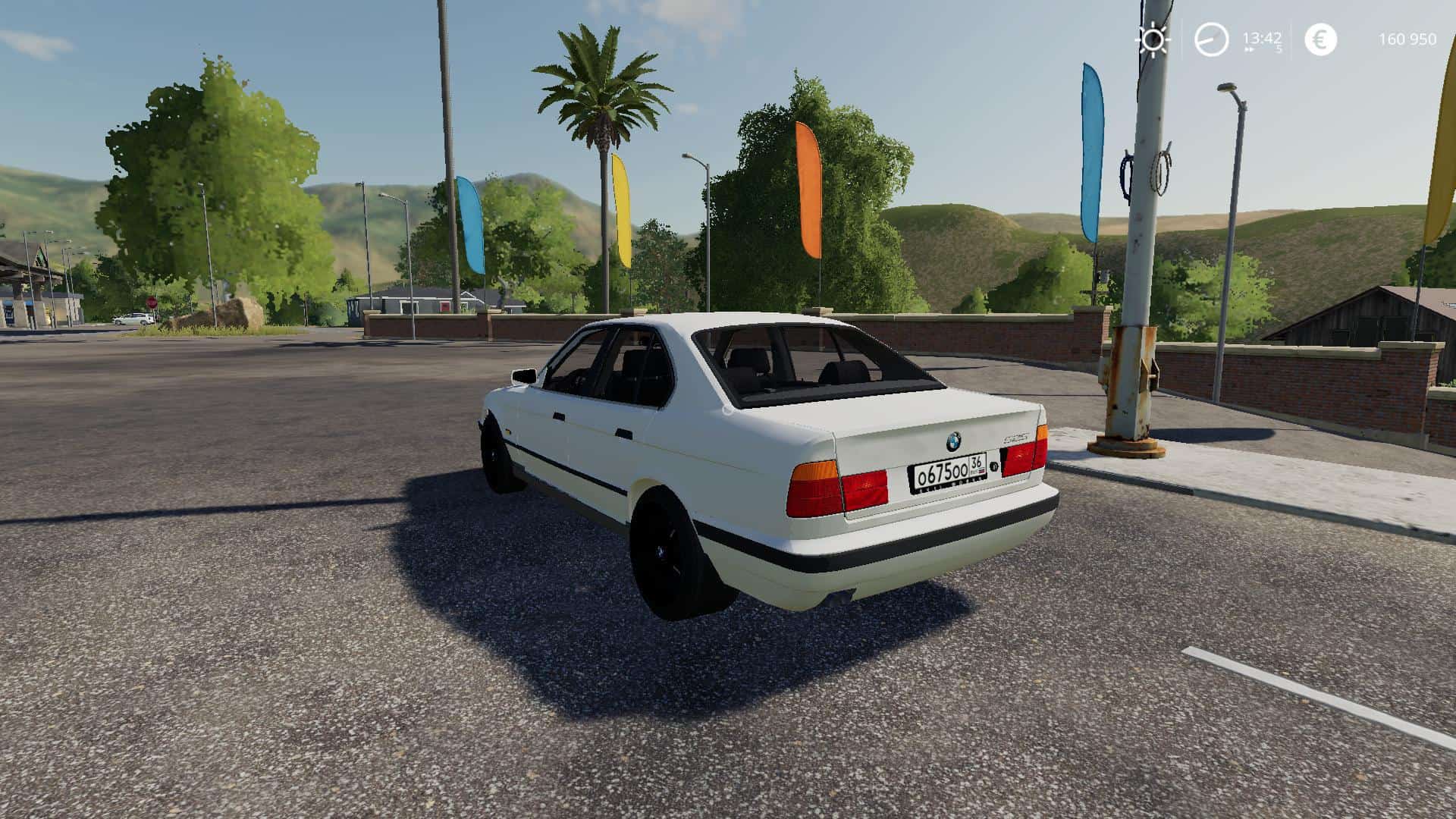Select the game clock icon
Image resolution: width=1456 pixels, height=819 pixels.
[x=1211, y=39]
